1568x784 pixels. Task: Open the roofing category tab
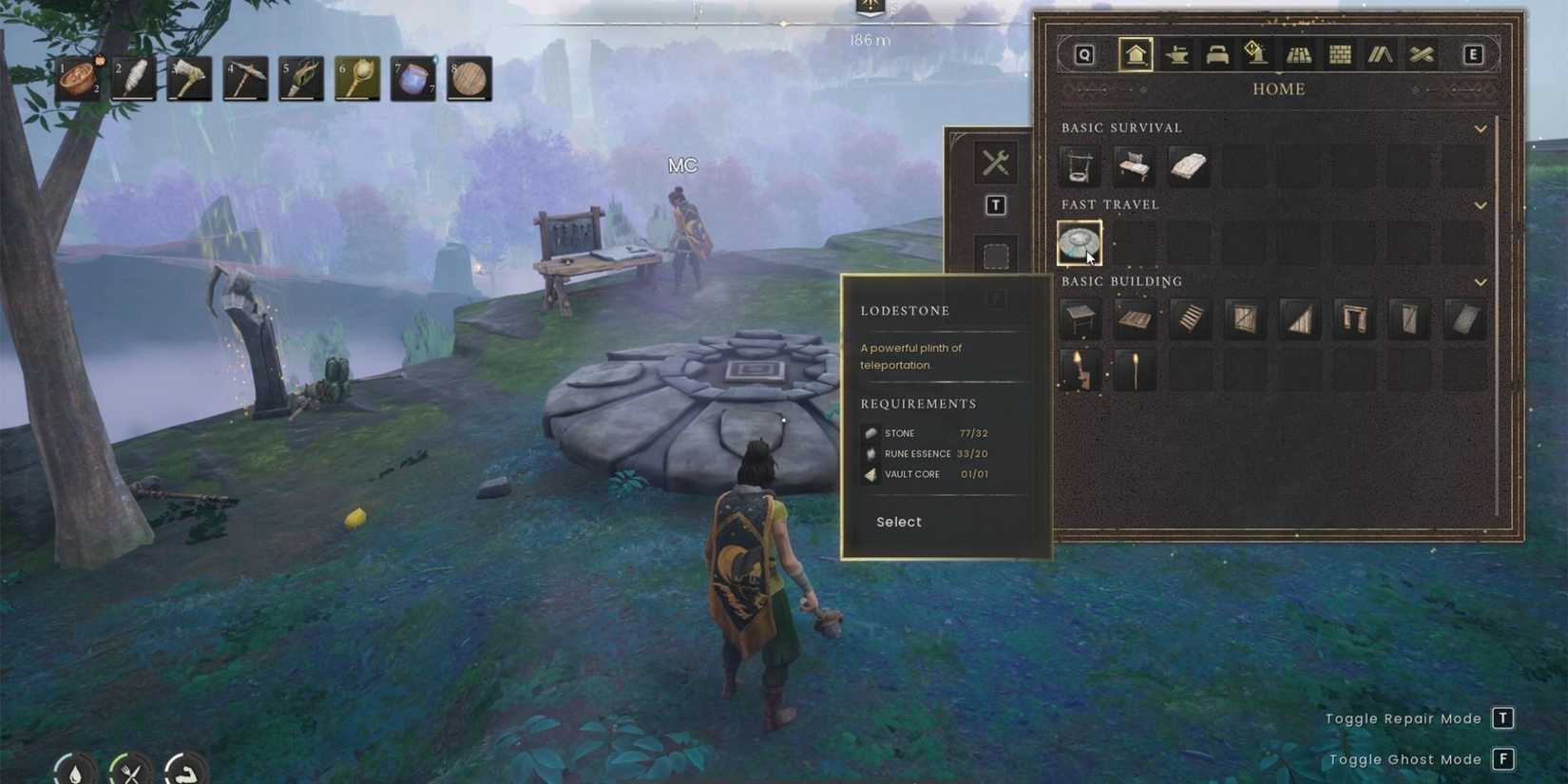coord(1380,54)
